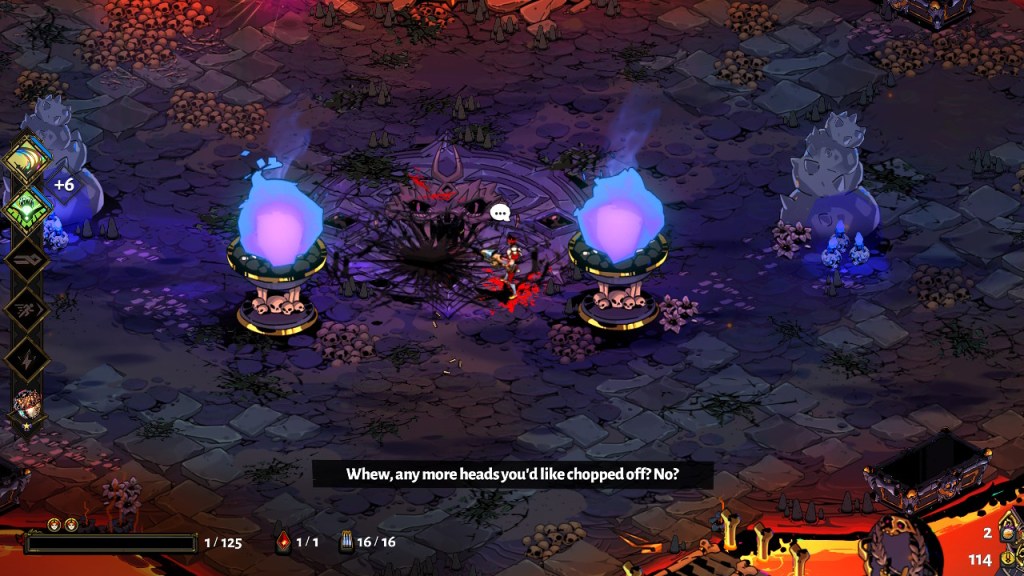Click the empty running-figure dash boon slot
This screenshot has width=1024, height=576.
27,308
